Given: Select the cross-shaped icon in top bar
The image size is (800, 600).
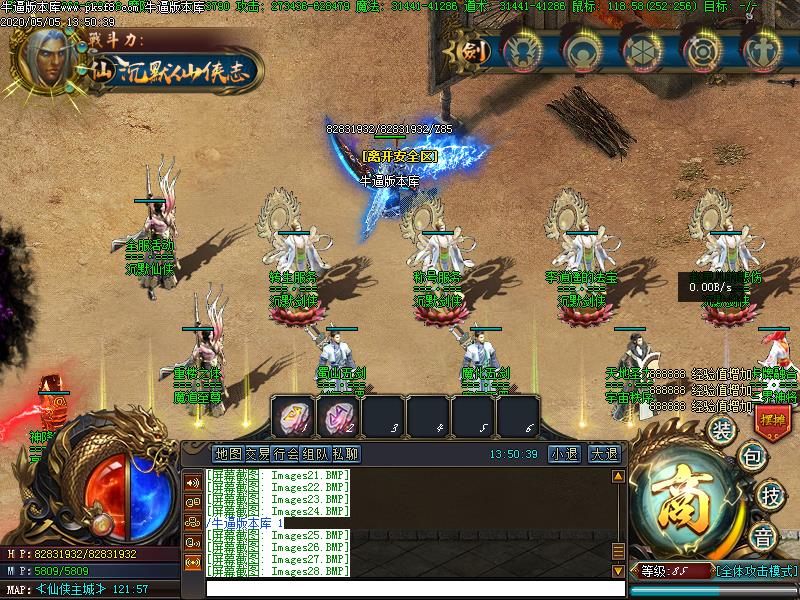Looking at the screenshot, I should pos(764,50).
